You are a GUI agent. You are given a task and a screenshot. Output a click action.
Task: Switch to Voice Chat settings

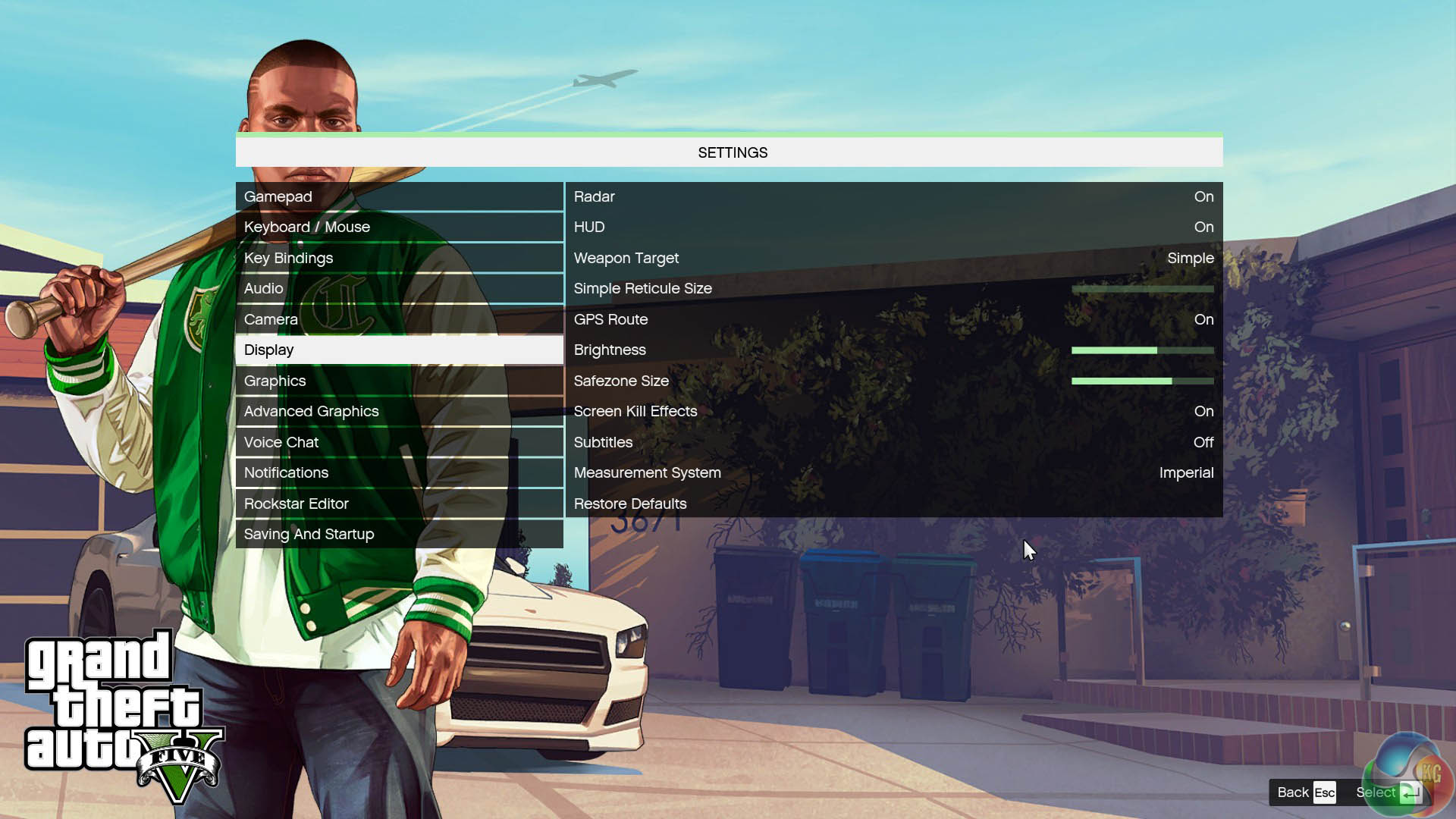click(399, 442)
